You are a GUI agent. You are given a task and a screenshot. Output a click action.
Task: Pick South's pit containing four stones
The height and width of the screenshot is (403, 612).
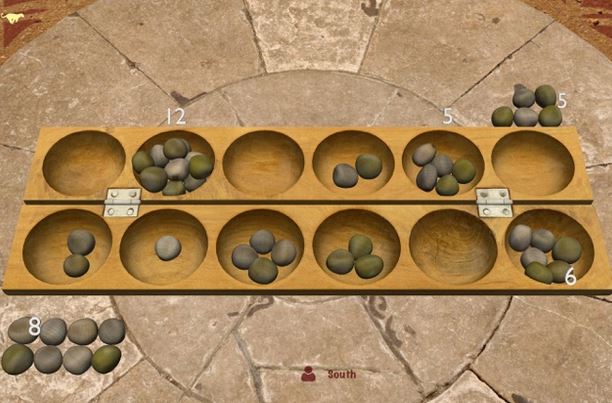[263, 252]
